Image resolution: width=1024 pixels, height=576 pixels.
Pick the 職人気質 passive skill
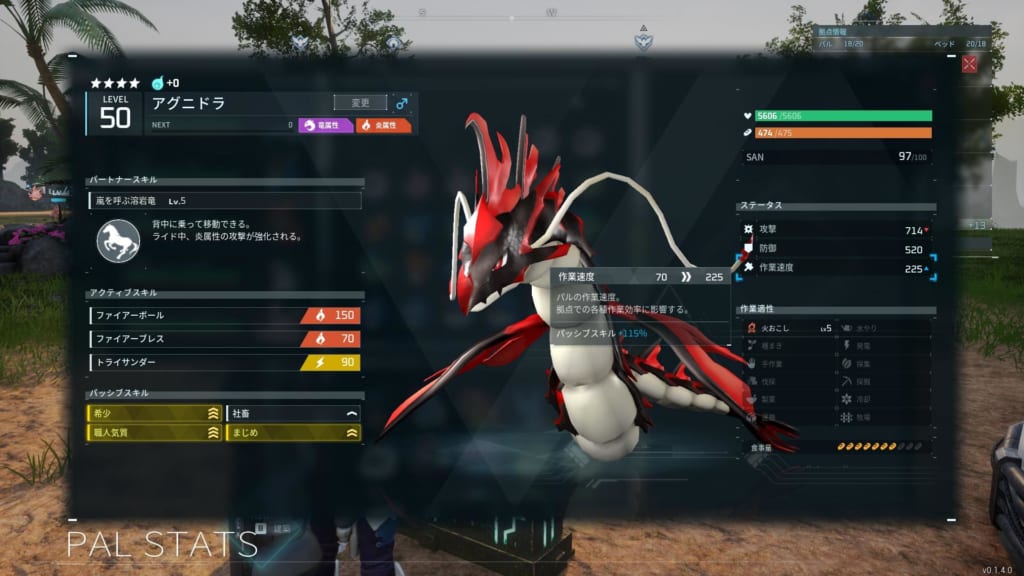154,433
